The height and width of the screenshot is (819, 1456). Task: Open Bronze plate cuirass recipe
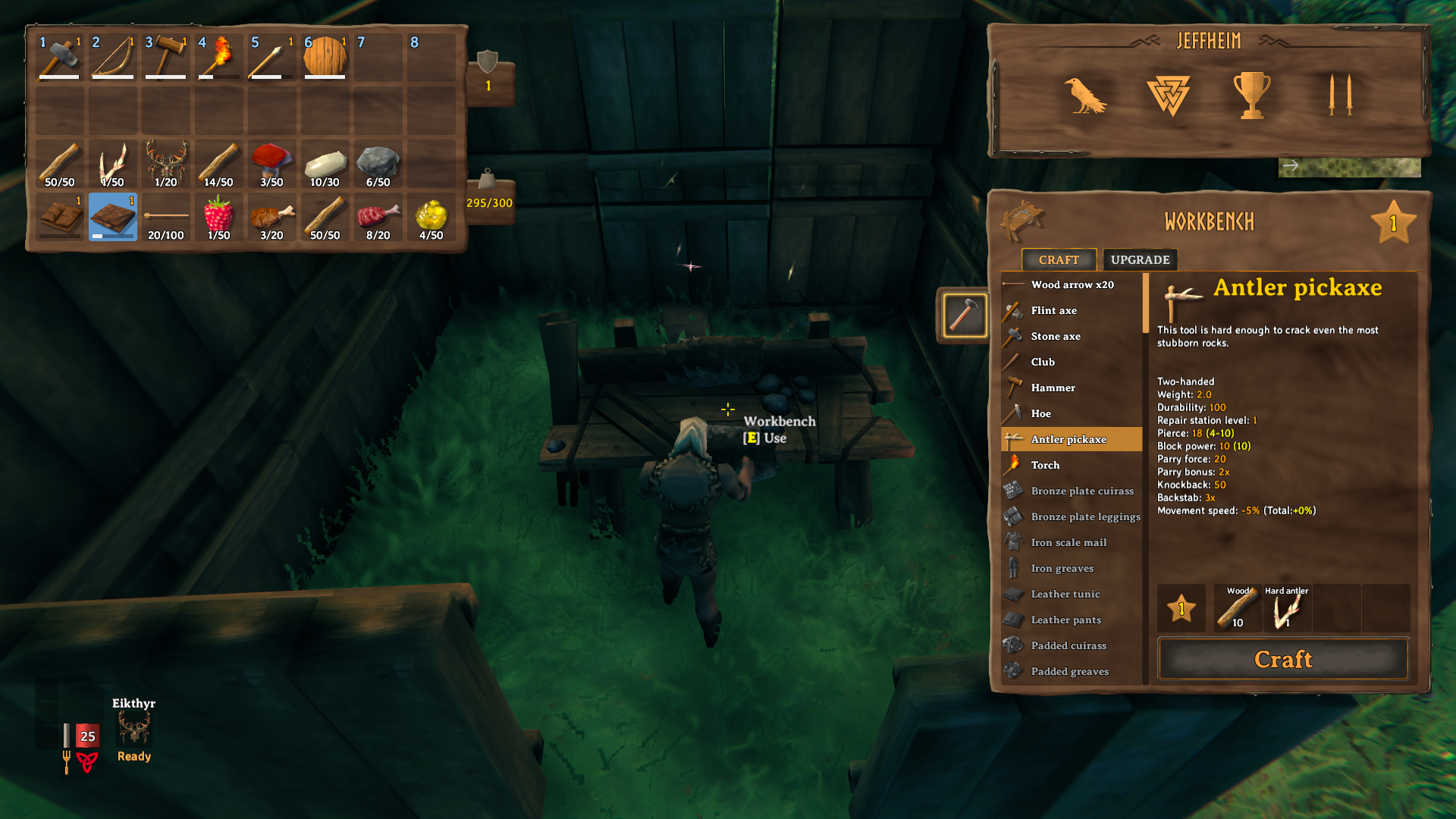tap(1082, 491)
